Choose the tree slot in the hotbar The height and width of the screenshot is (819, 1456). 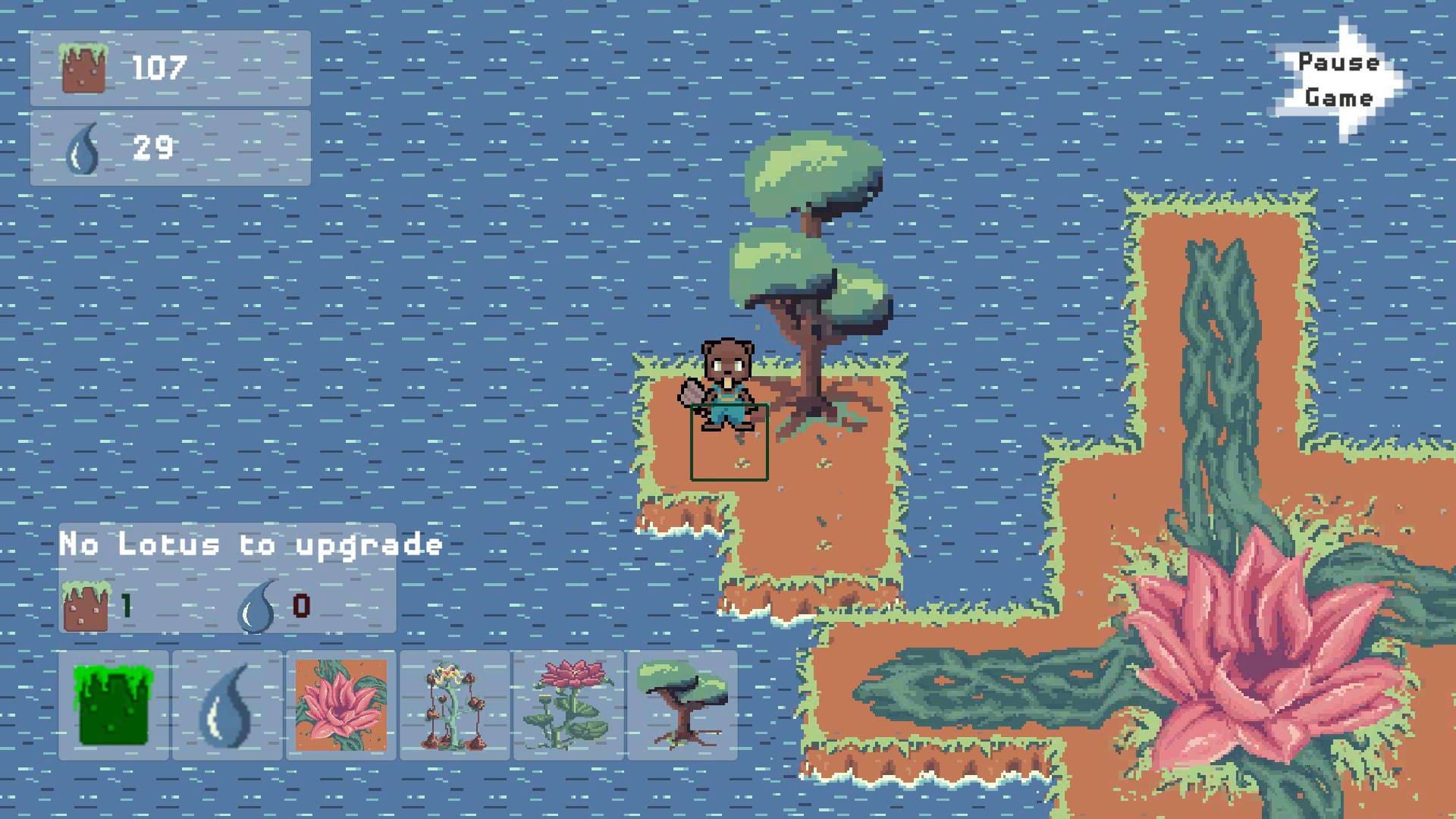[682, 705]
